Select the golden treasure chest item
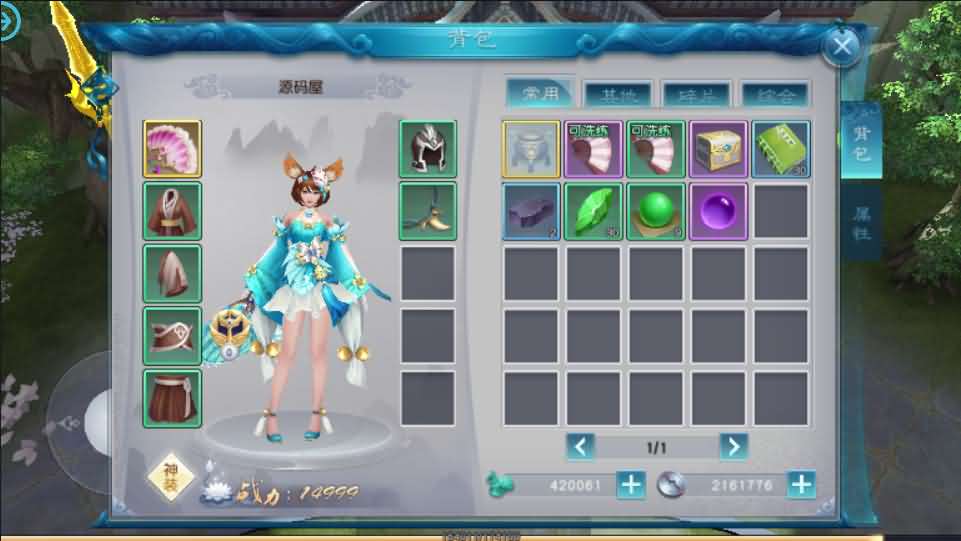The image size is (961, 541). click(718, 149)
